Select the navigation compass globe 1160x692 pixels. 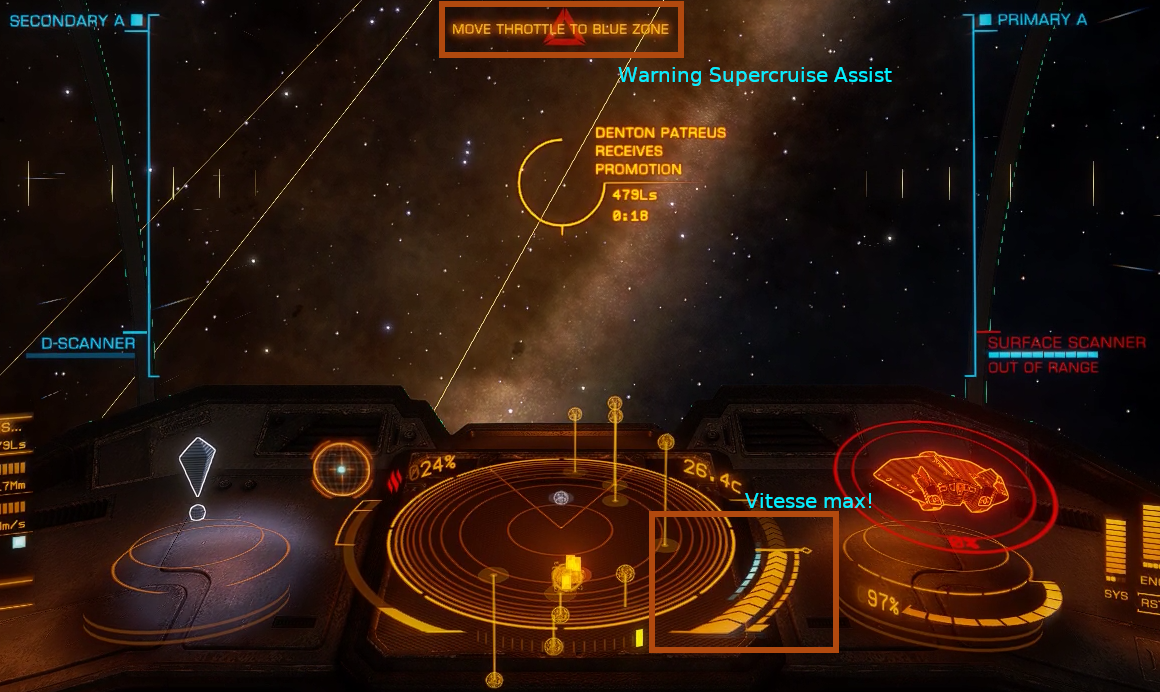click(x=341, y=469)
